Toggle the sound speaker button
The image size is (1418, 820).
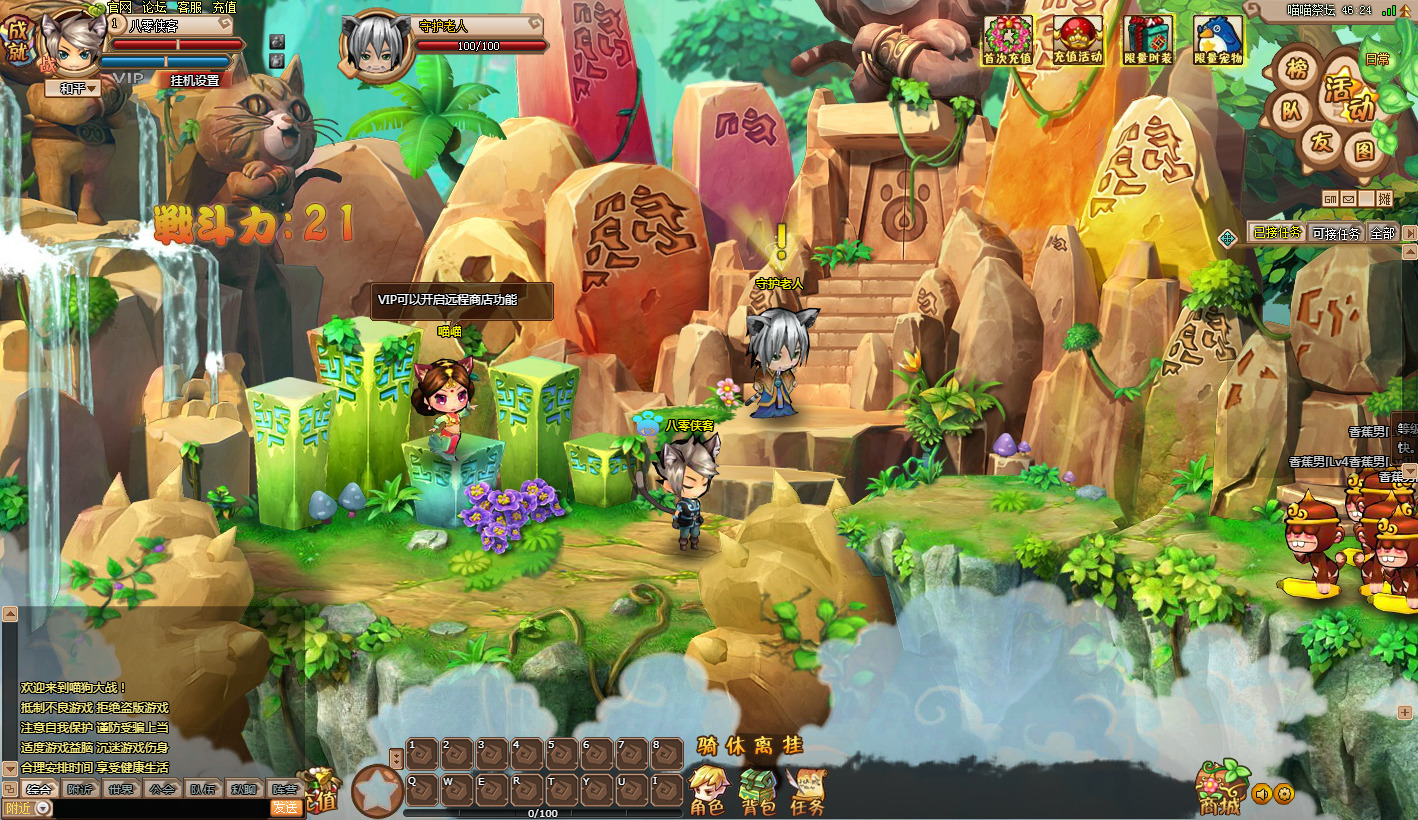coord(1261,794)
